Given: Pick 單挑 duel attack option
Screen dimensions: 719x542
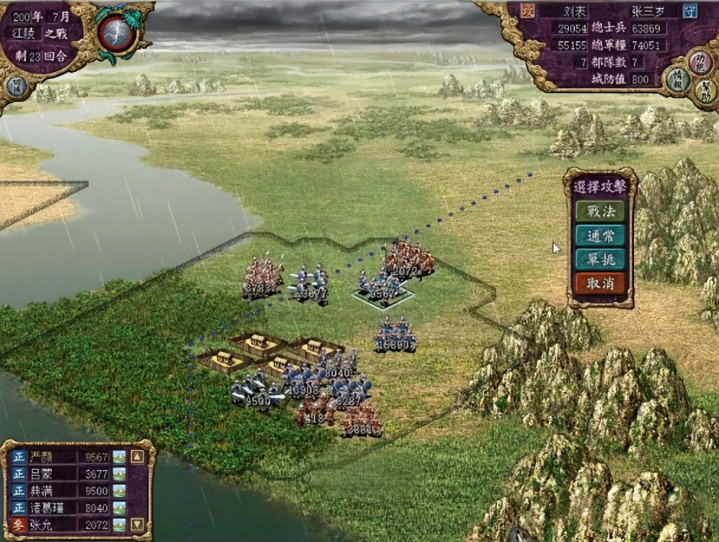Looking at the screenshot, I should 600,259.
